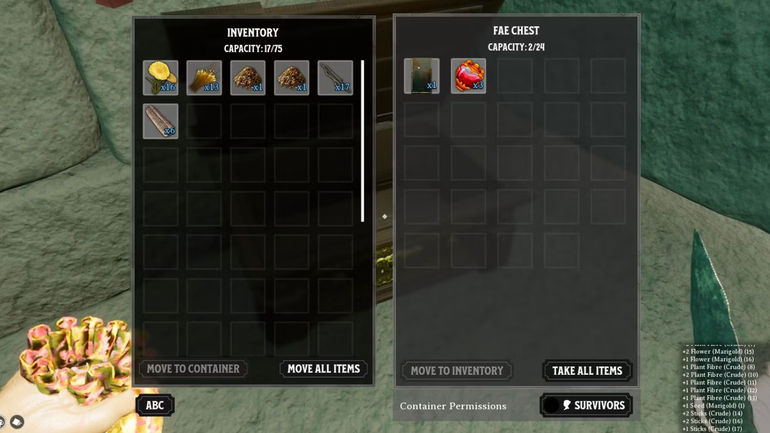Click the Take All Items button
This screenshot has width=770, height=433.
pos(588,371)
